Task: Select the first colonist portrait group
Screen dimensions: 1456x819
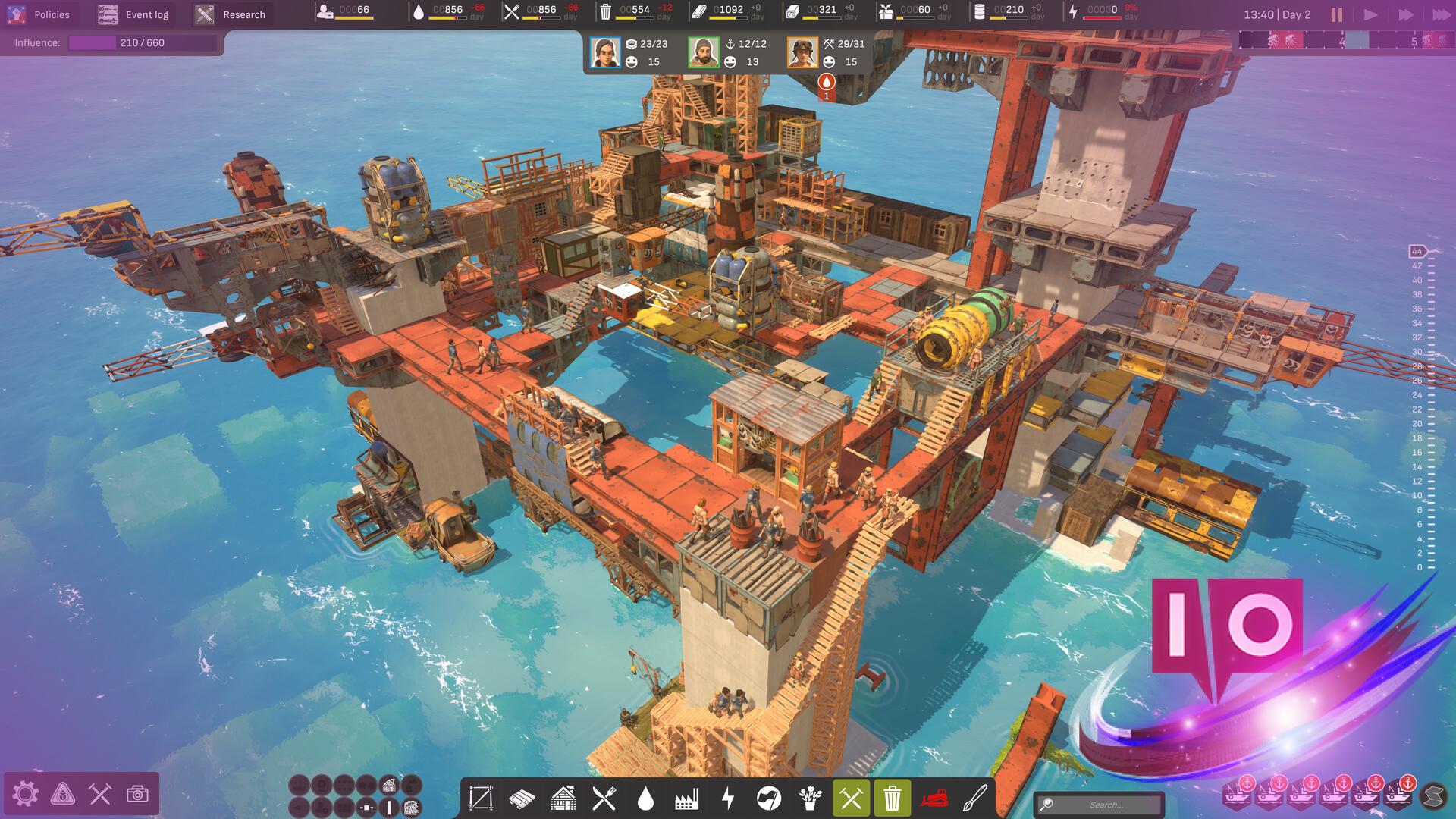Action: point(605,52)
